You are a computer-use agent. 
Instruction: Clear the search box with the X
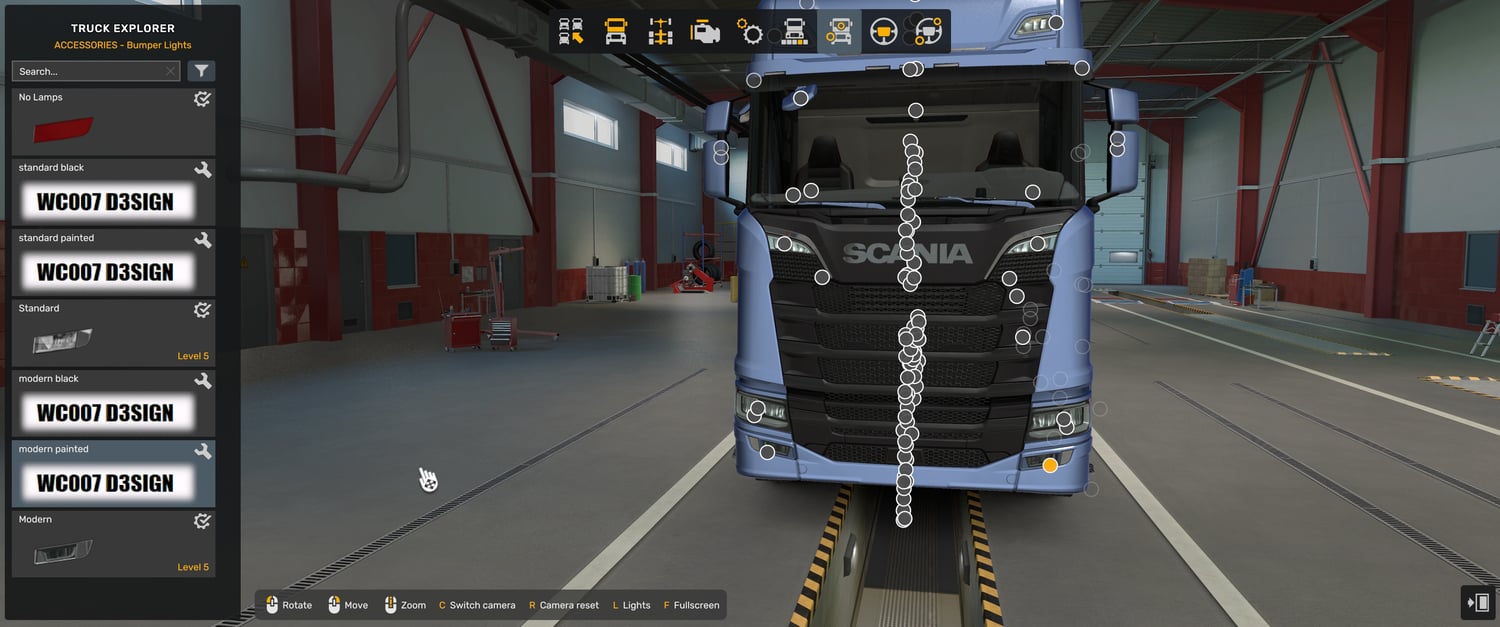[170, 71]
